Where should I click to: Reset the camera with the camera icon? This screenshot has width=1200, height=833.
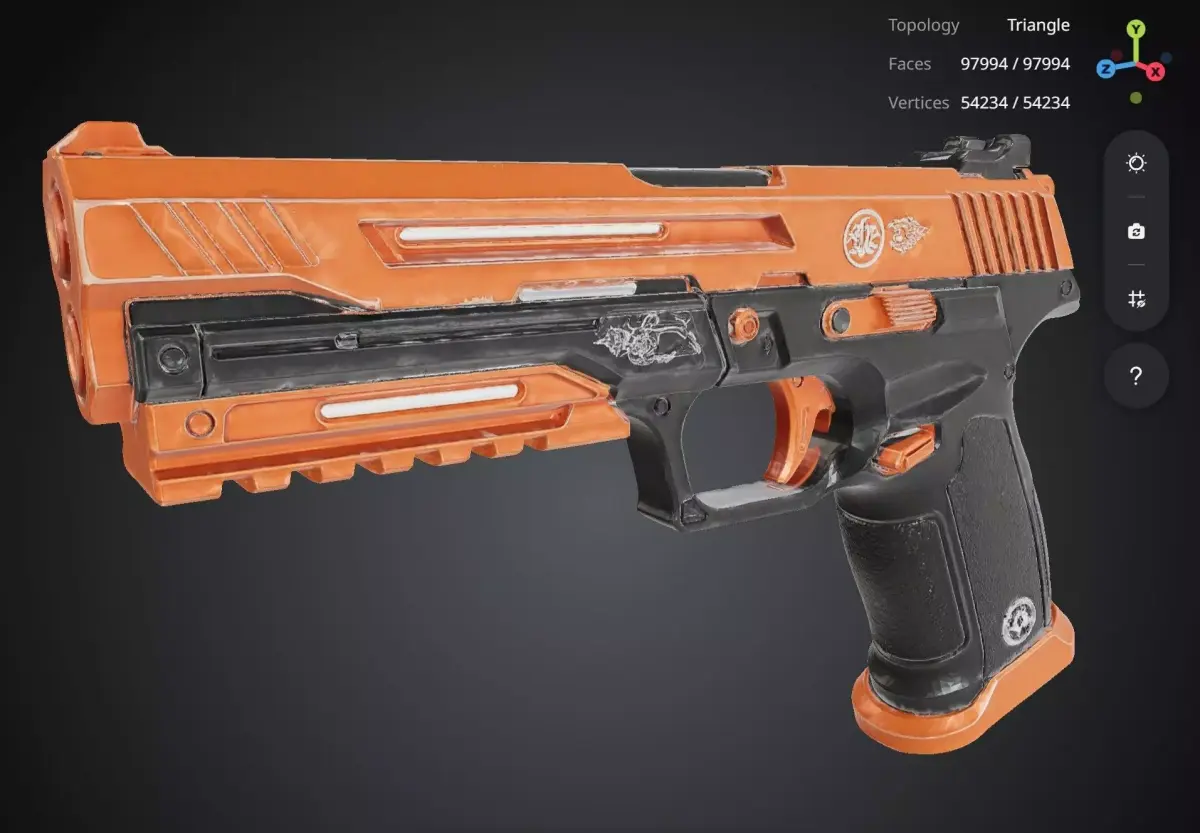point(1136,231)
